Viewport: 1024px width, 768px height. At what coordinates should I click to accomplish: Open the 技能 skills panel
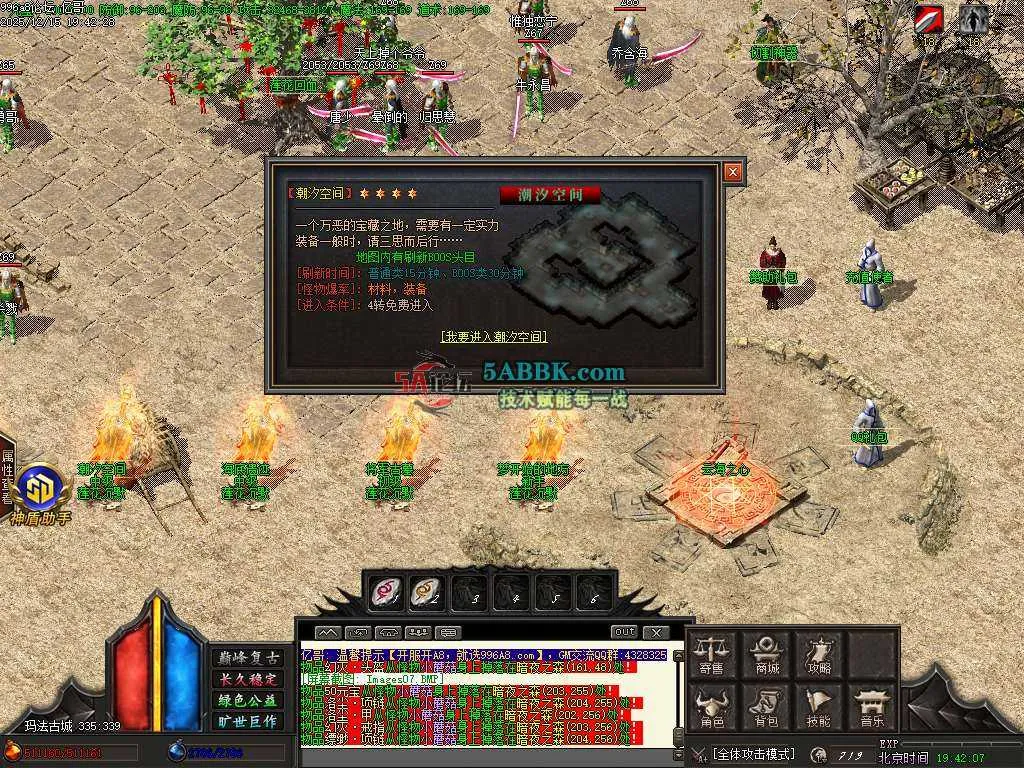pyautogui.click(x=819, y=707)
